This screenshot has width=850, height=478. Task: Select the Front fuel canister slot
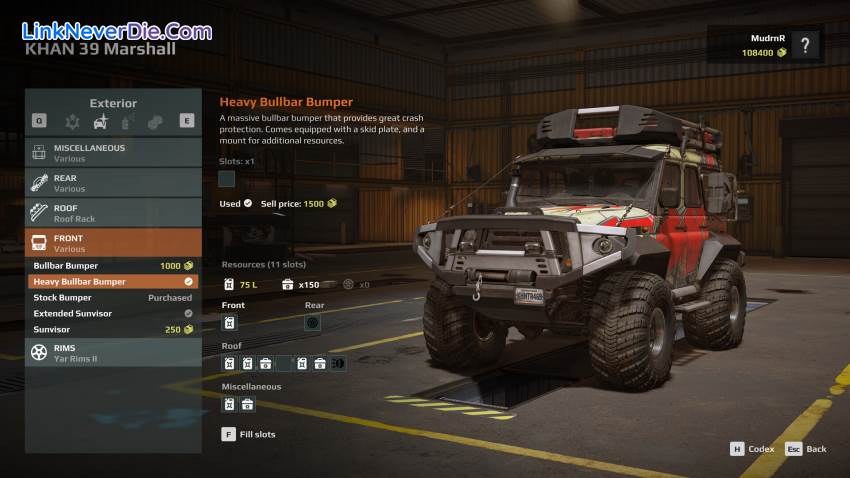point(229,323)
